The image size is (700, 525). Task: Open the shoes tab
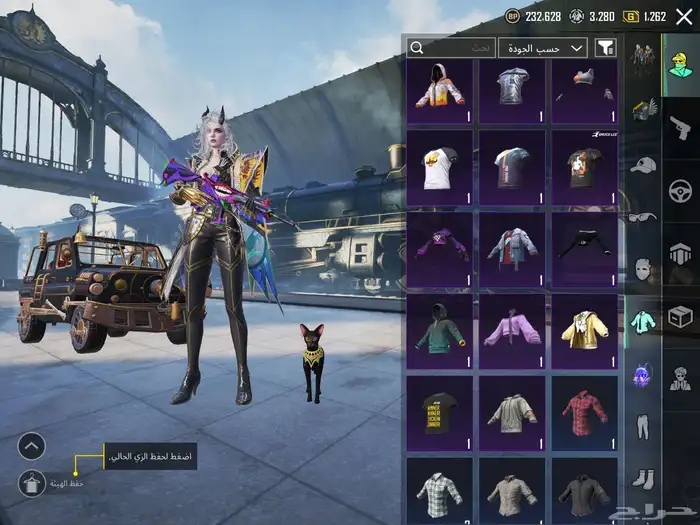tap(643, 480)
